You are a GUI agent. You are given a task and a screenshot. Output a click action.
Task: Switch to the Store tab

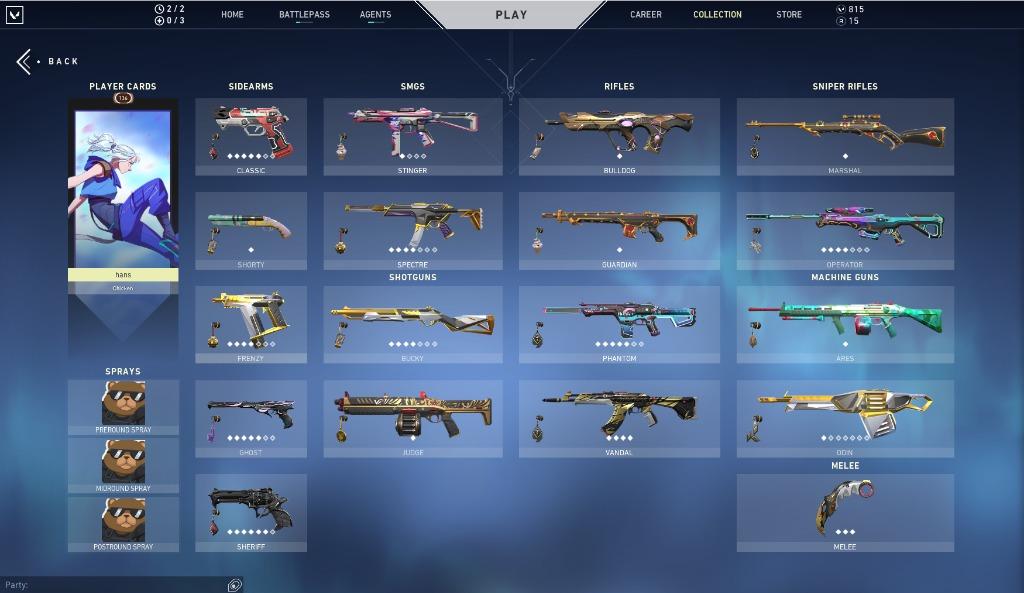pyautogui.click(x=789, y=15)
